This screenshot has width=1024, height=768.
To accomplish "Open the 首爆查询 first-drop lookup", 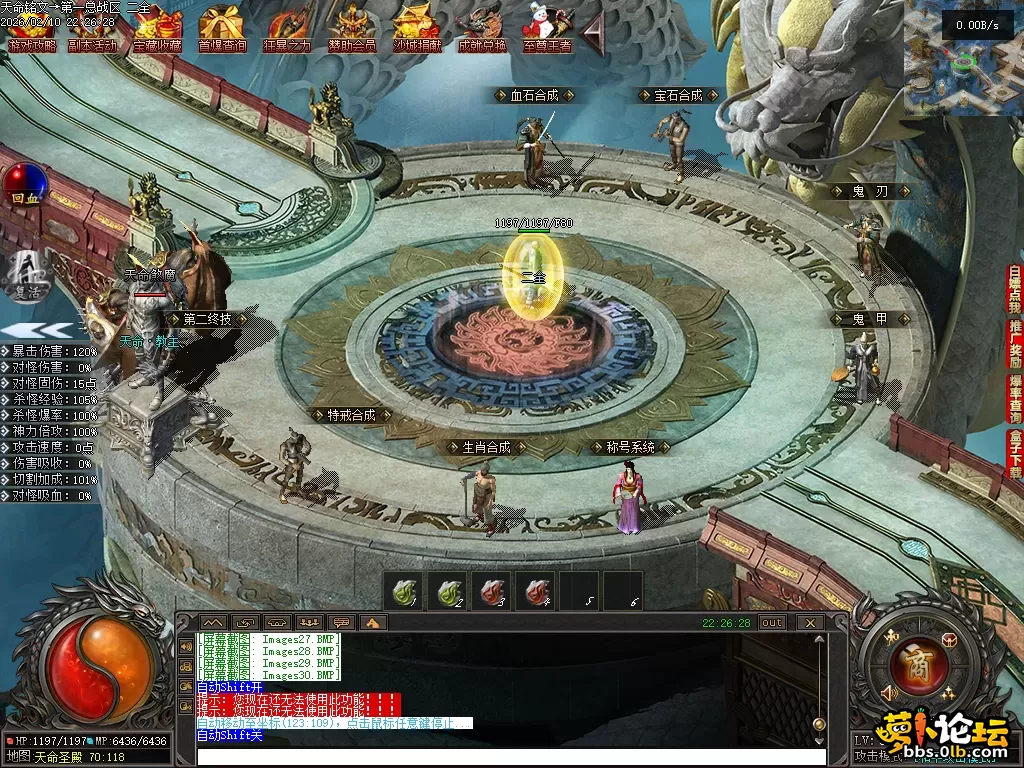I will pos(222,30).
